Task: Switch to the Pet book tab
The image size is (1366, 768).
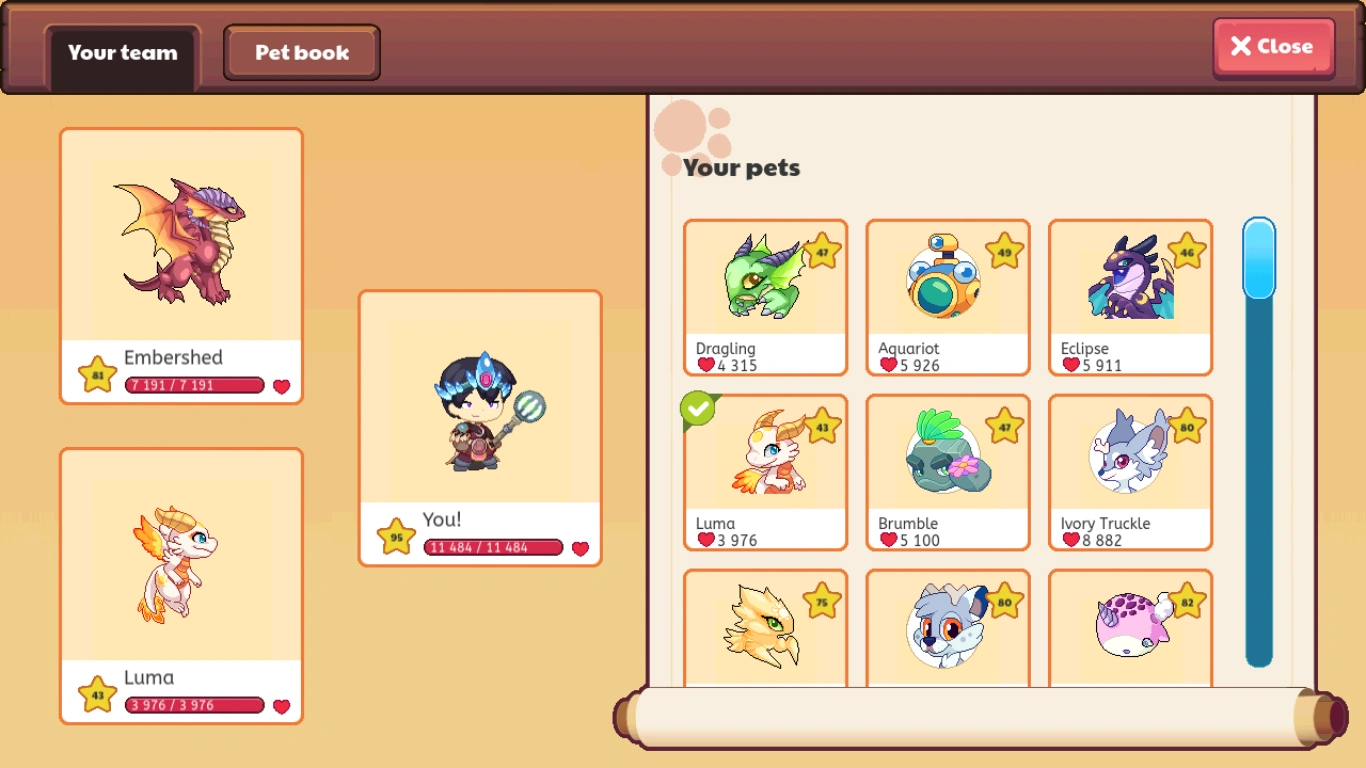Action: 301,52
